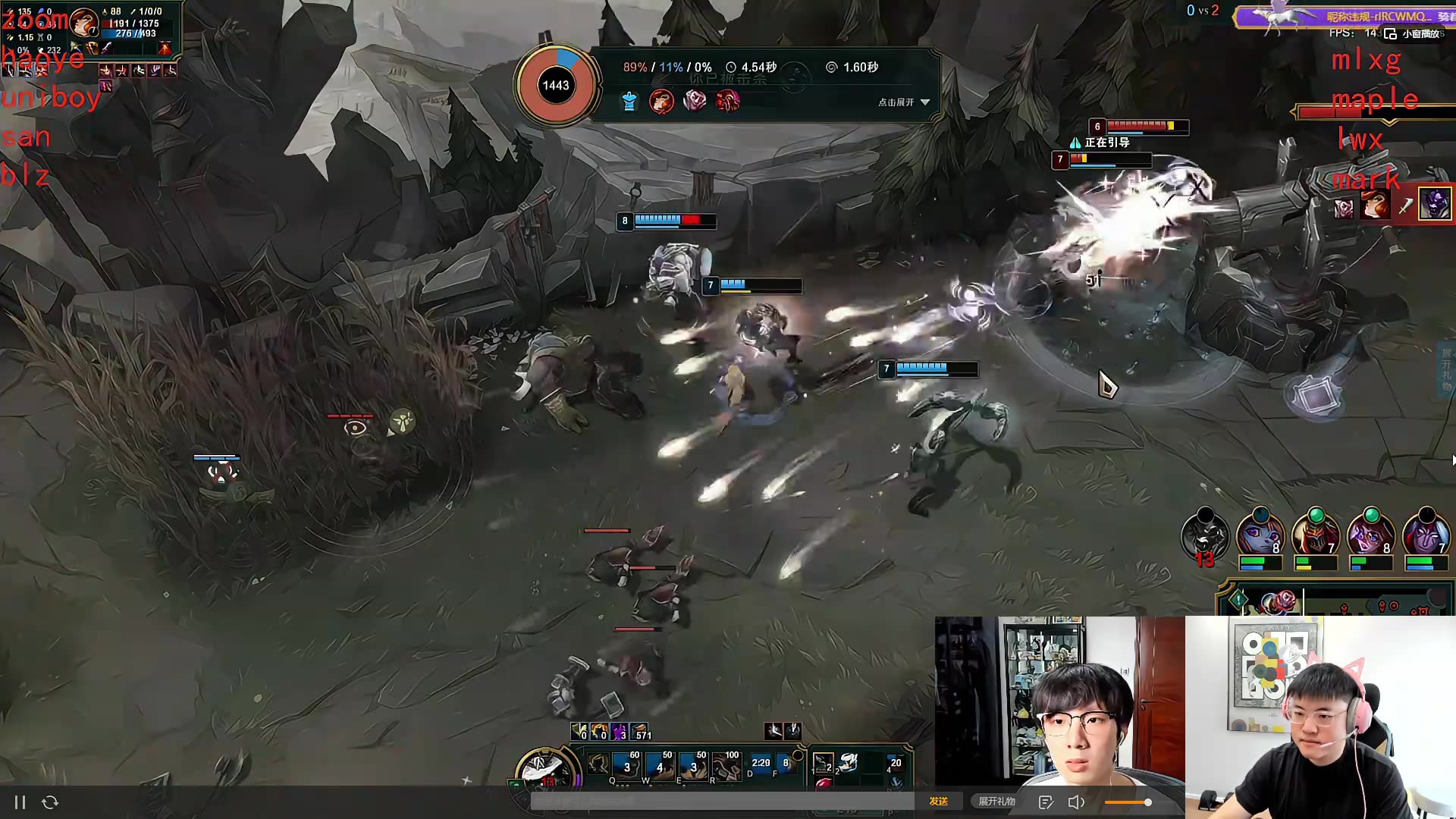
Task: Use the E ability icon
Action: point(692,765)
